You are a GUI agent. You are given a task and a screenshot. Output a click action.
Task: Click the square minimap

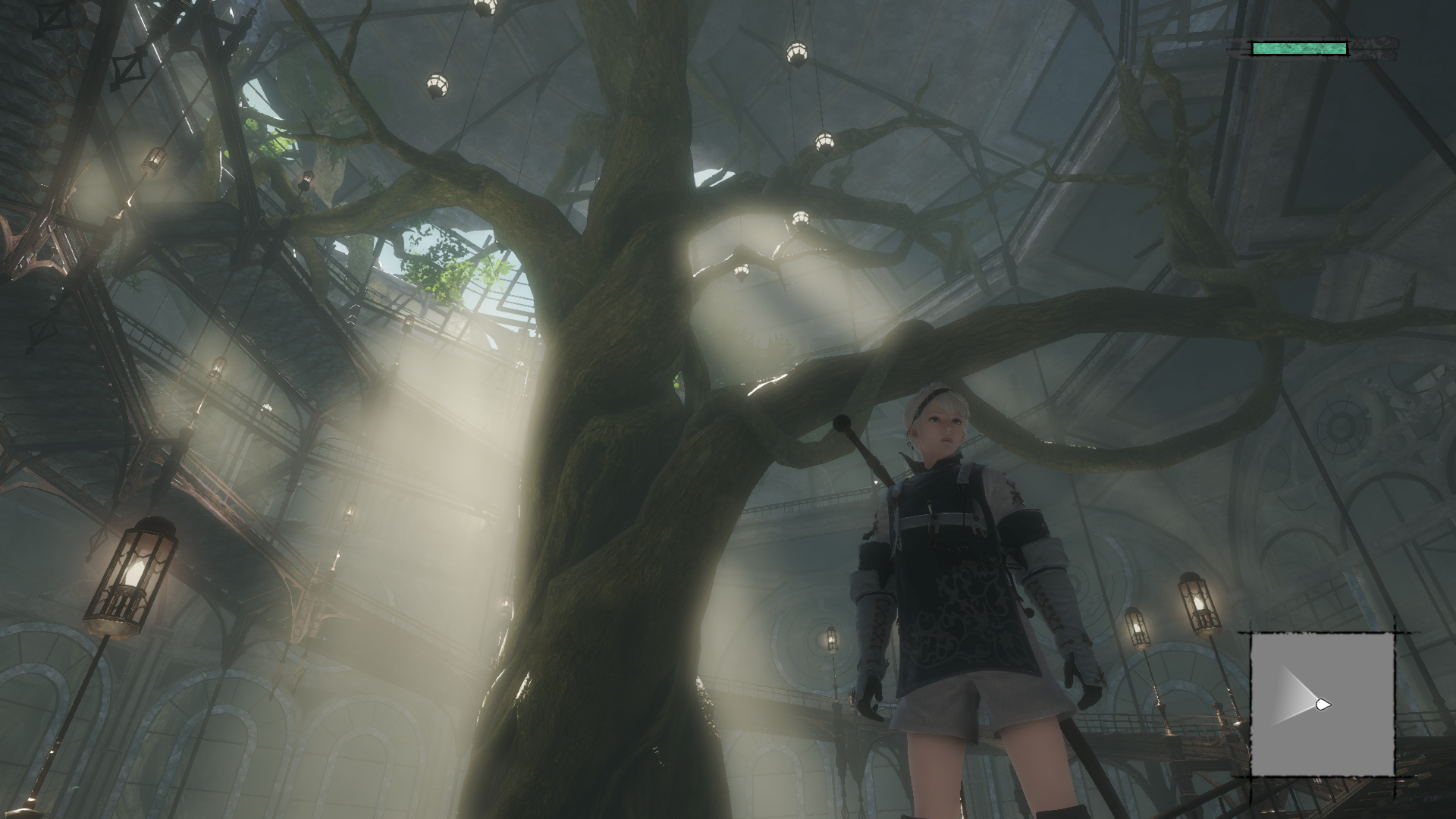[x=1322, y=704]
